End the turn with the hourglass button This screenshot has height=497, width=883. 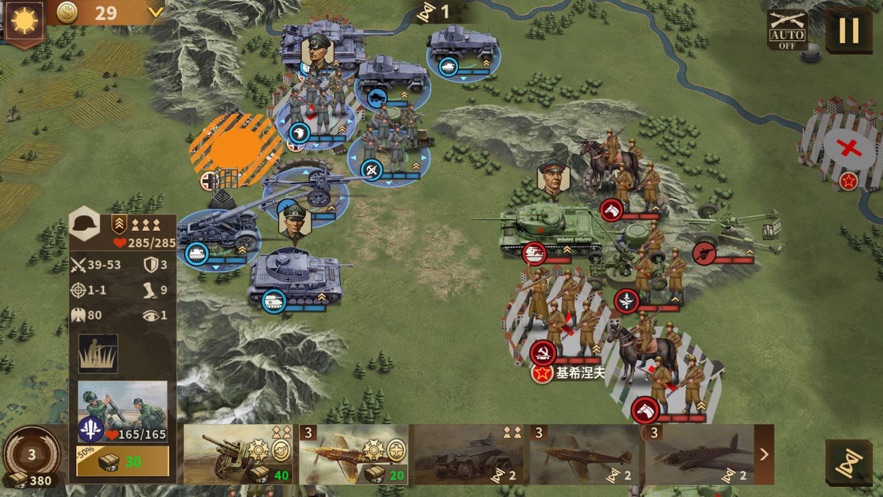click(848, 463)
